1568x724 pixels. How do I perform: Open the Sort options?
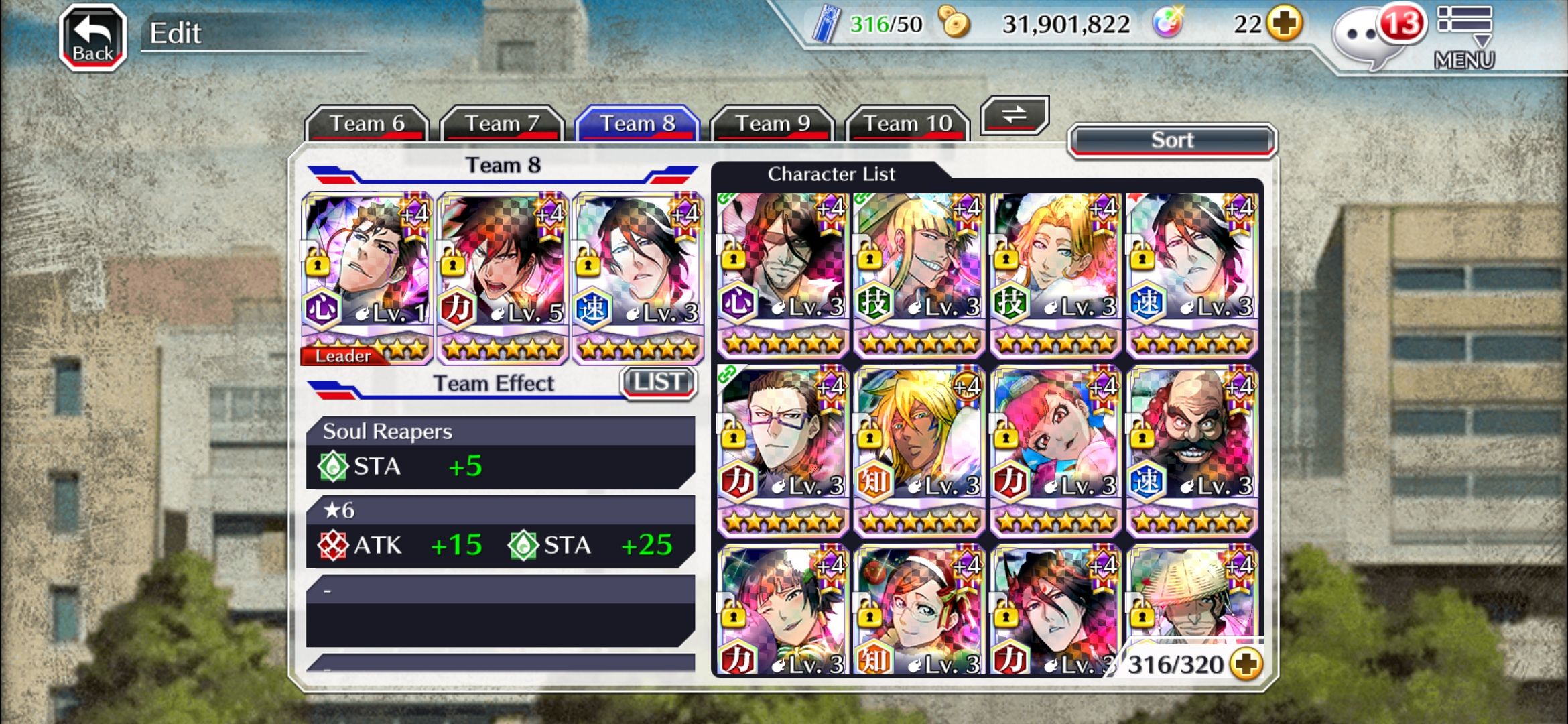[1172, 140]
